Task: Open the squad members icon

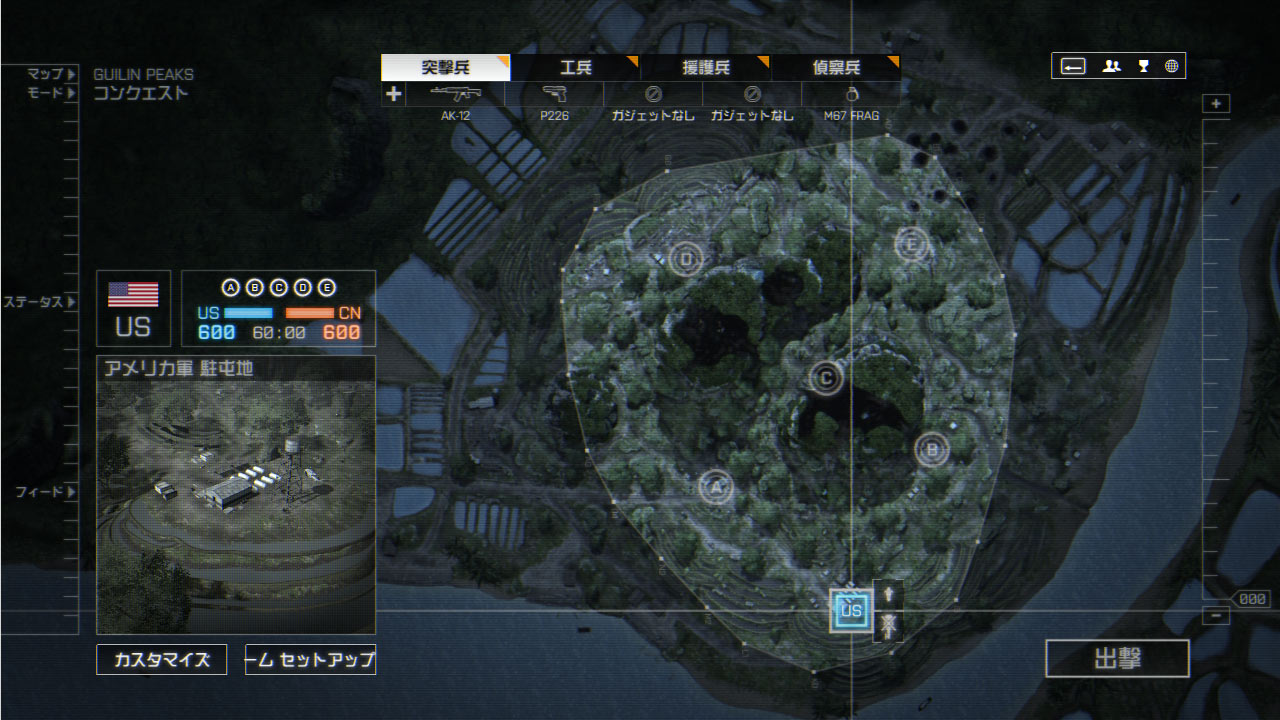Action: 1111,66
